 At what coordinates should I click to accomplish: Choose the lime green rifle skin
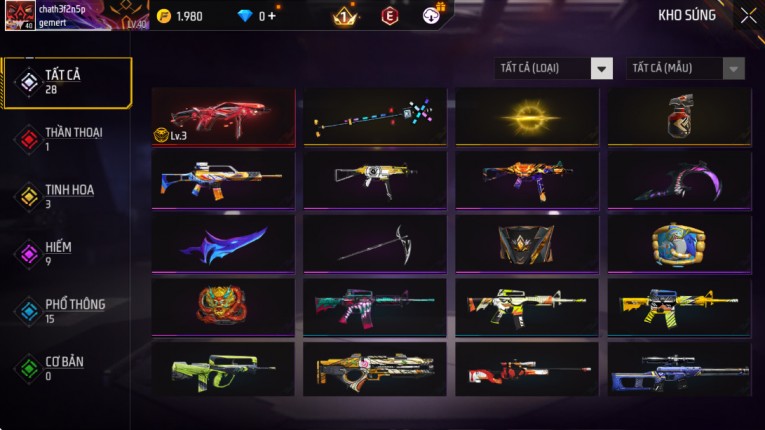(223, 369)
